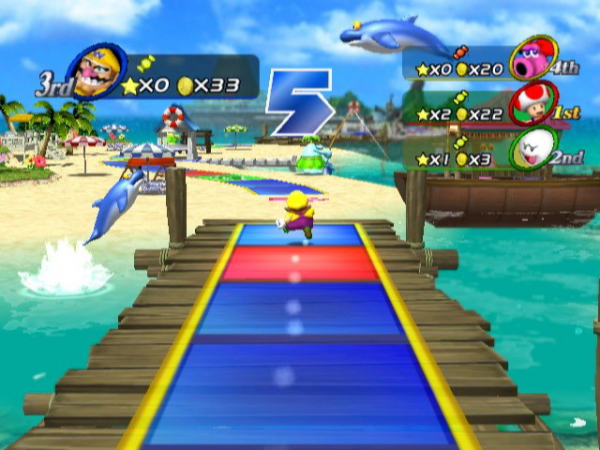The image size is (600, 450).
Task: Select Birdo's orange candy item
Action: (x=461, y=50)
